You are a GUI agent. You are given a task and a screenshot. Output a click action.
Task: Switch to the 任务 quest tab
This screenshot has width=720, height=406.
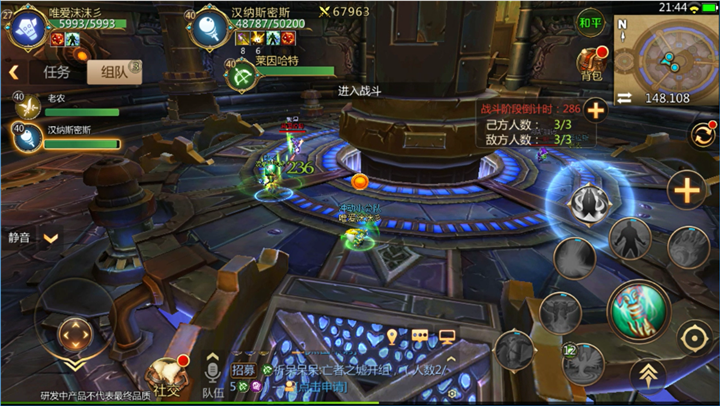coord(57,72)
